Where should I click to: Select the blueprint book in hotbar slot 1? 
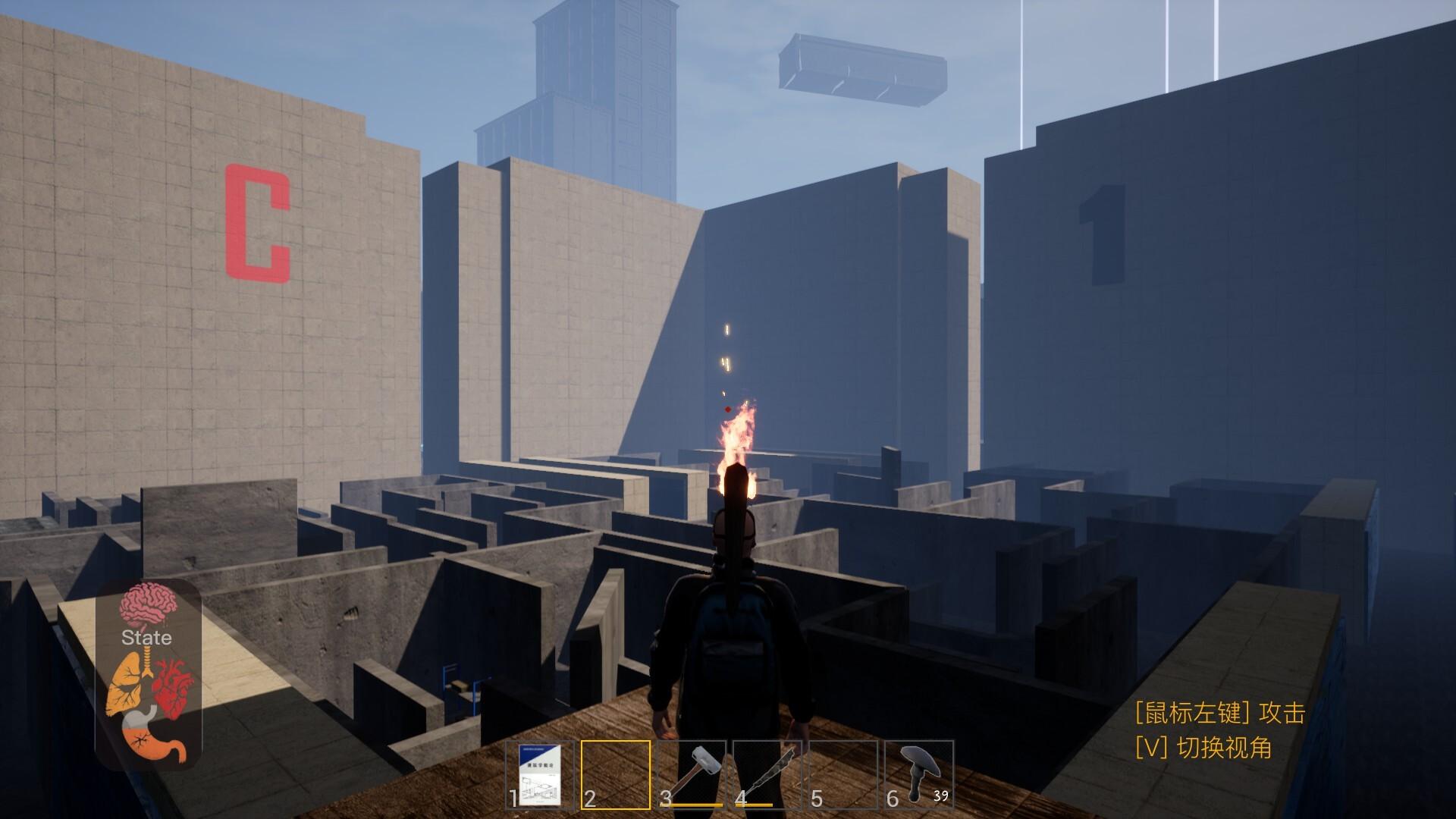540,773
